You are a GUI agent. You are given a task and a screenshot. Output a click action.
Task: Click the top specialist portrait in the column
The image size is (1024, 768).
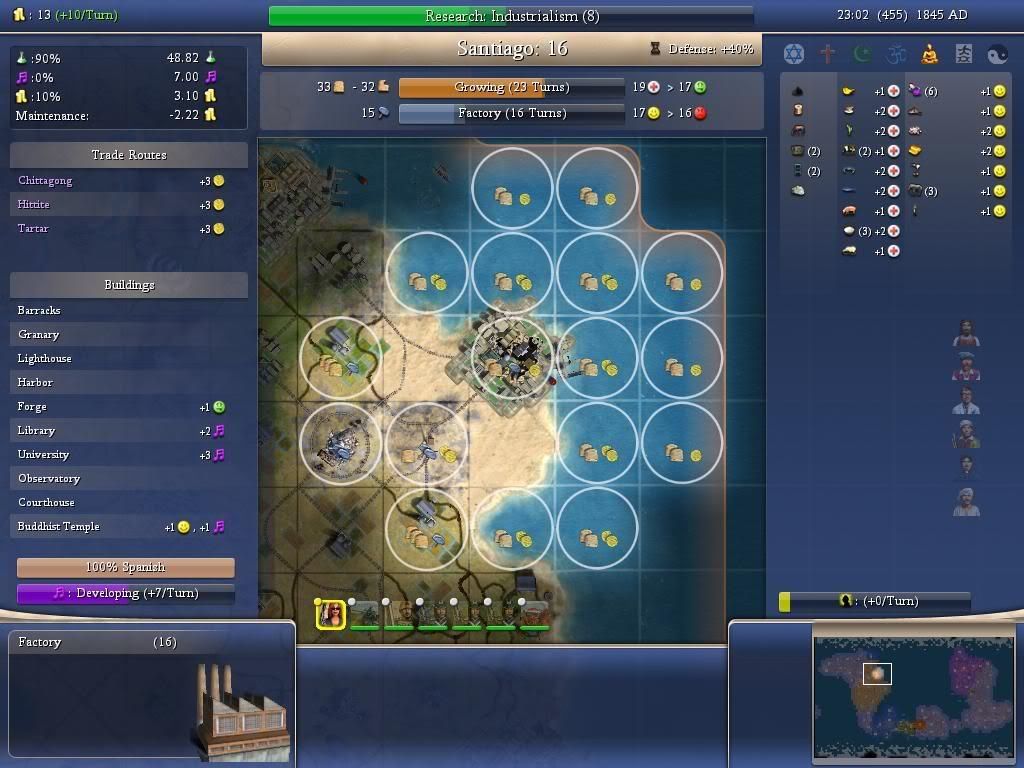(x=966, y=333)
